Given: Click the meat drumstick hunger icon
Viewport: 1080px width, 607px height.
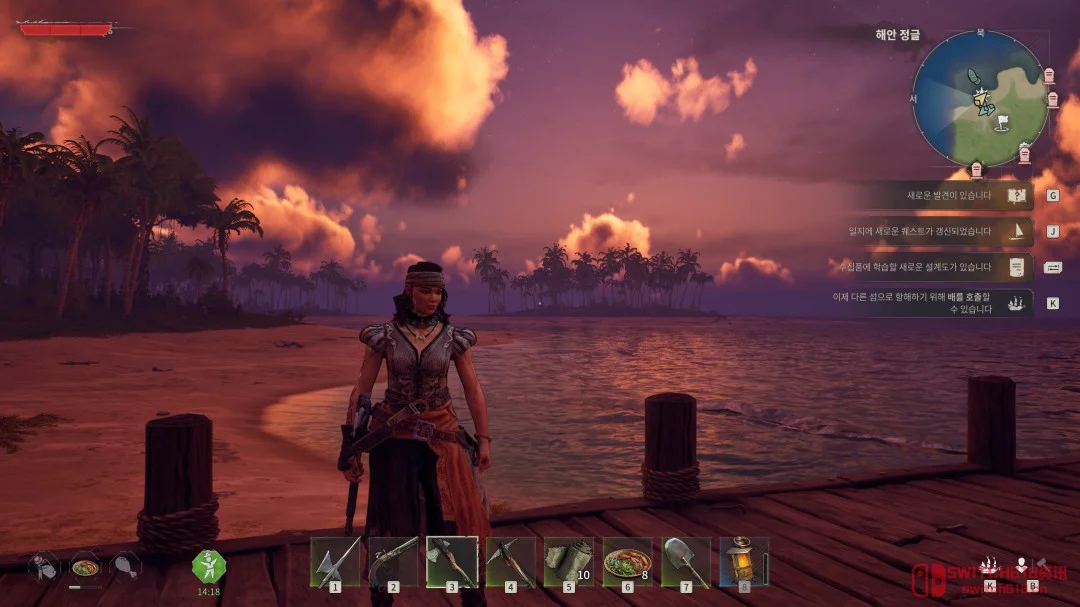Looking at the screenshot, I should click(x=126, y=567).
